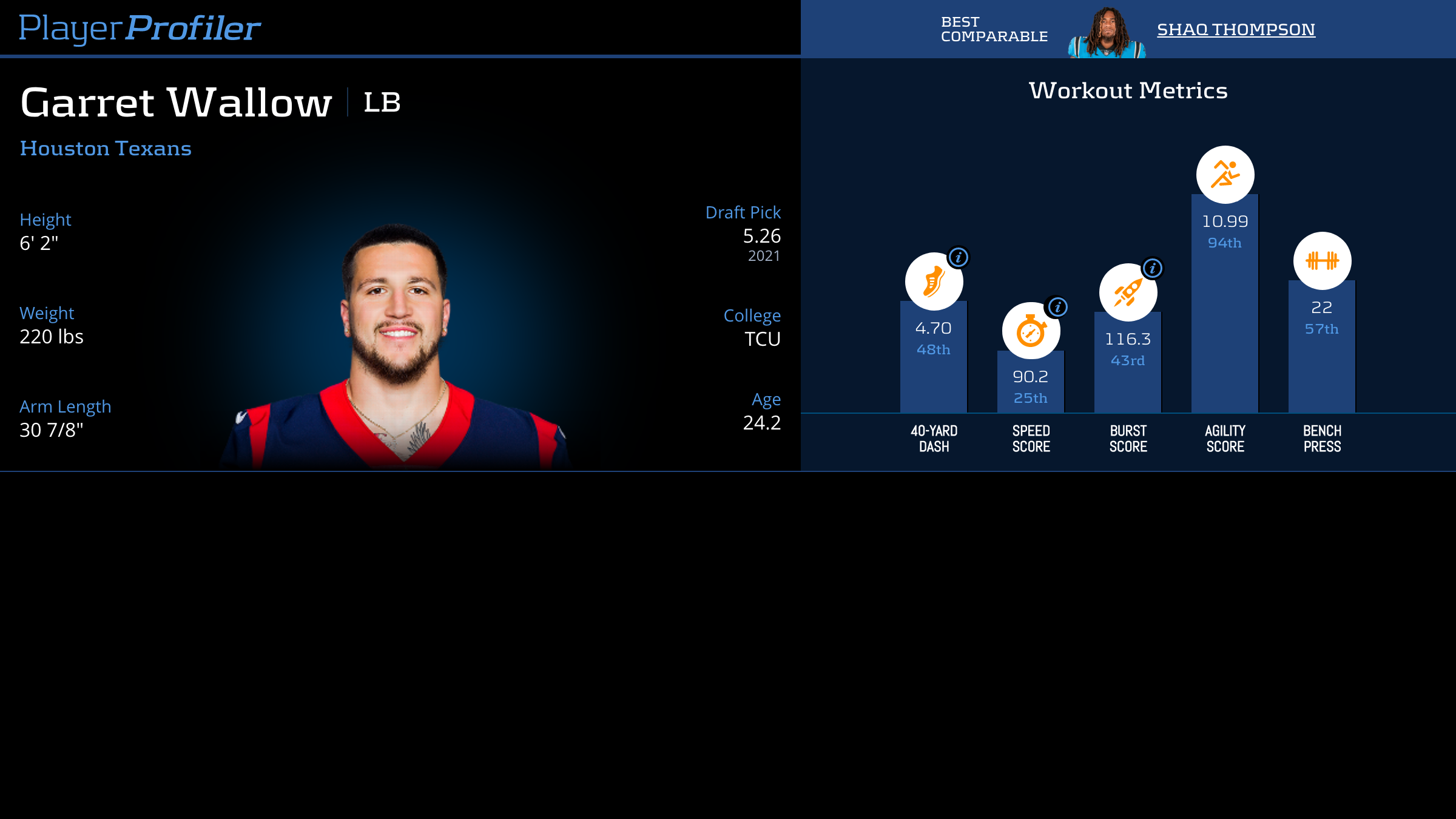This screenshot has height=819, width=1456.
Task: Show info for the Burst Score metric
Action: pyautogui.click(x=1152, y=268)
